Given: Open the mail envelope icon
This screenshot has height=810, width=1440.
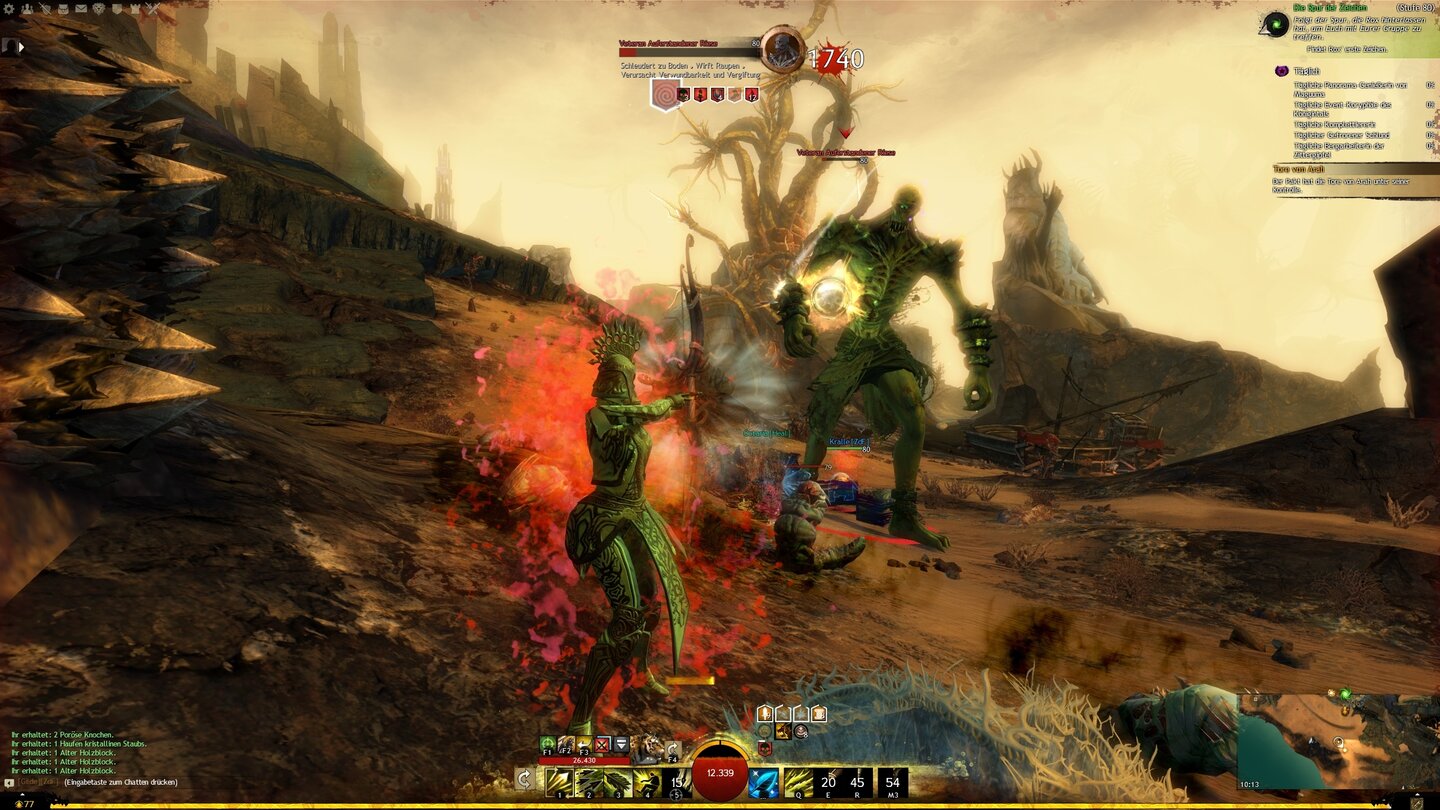Looking at the screenshot, I should tap(81, 9).
